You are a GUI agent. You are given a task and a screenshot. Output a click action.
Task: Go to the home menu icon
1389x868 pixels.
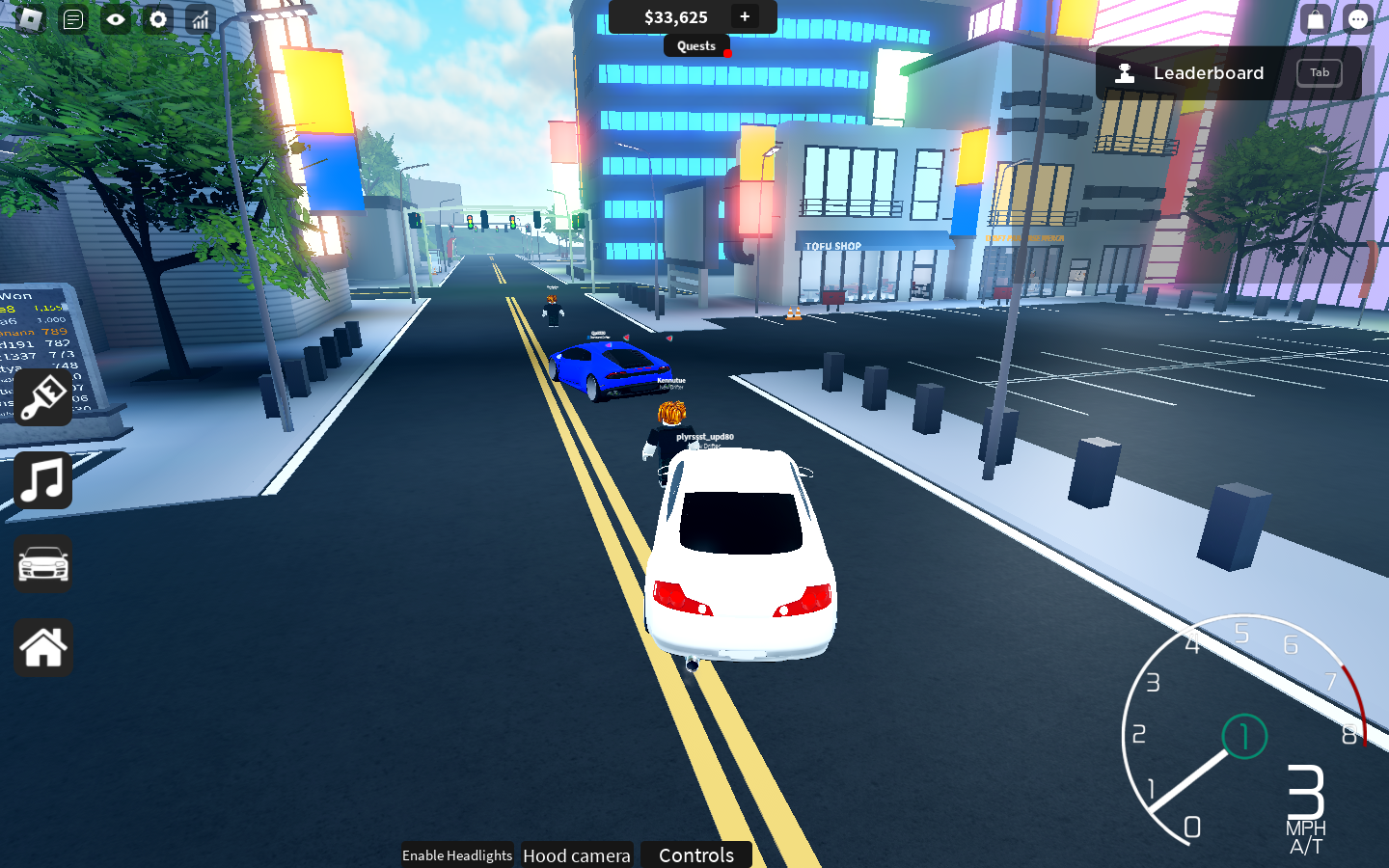click(x=42, y=647)
